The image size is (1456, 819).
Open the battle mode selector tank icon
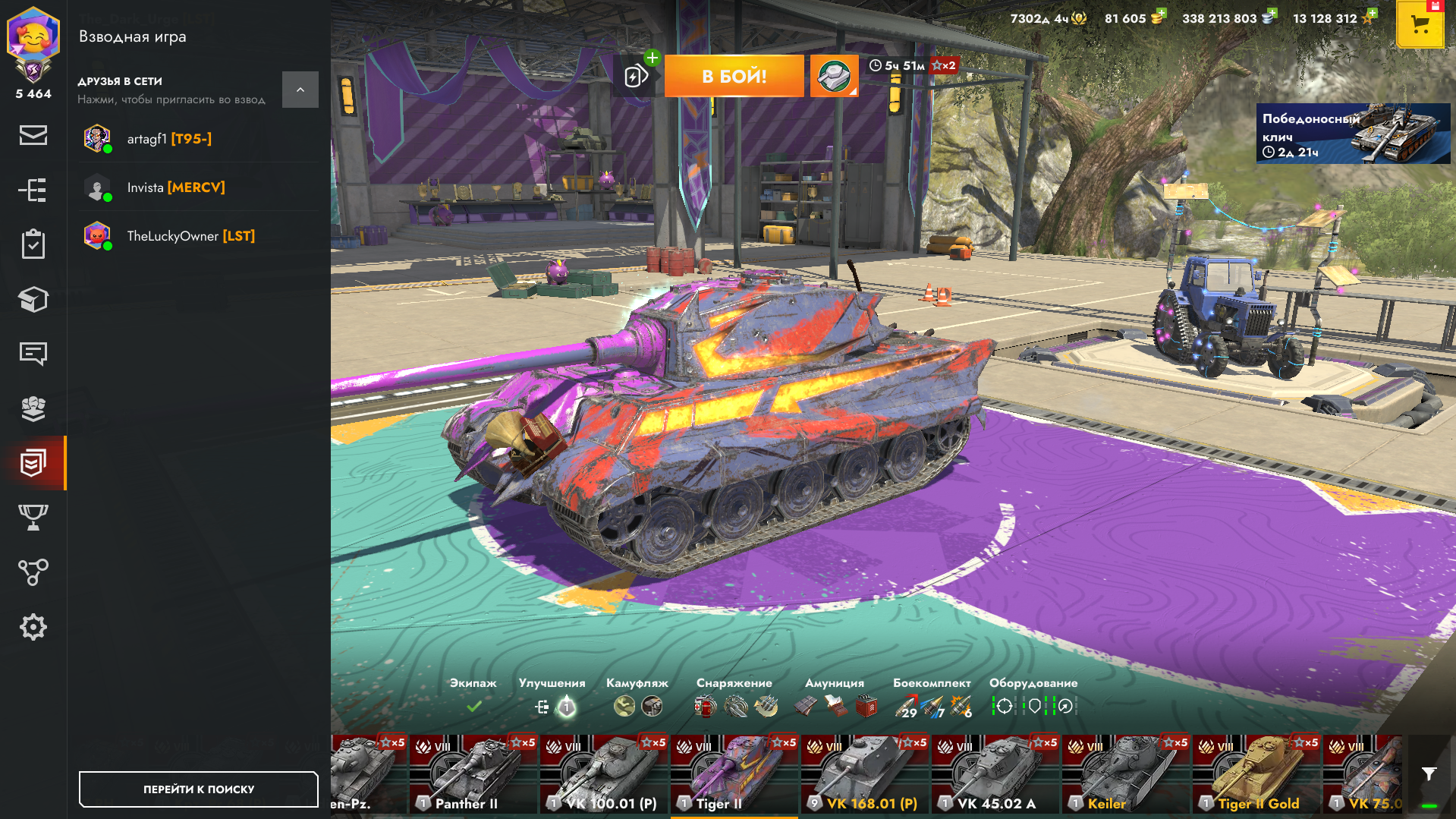(x=834, y=76)
